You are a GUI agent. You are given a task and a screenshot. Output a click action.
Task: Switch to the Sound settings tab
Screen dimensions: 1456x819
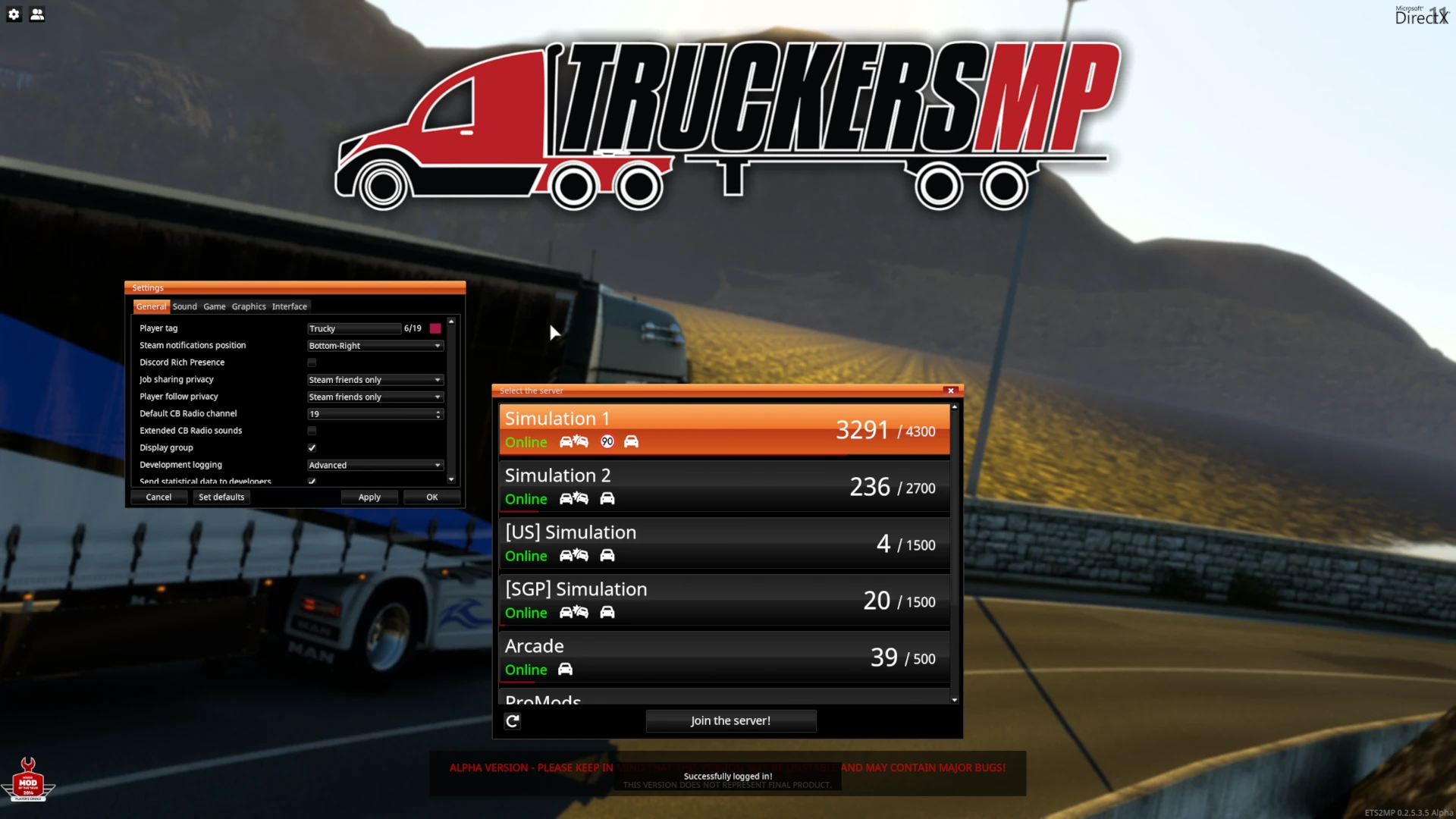point(184,306)
